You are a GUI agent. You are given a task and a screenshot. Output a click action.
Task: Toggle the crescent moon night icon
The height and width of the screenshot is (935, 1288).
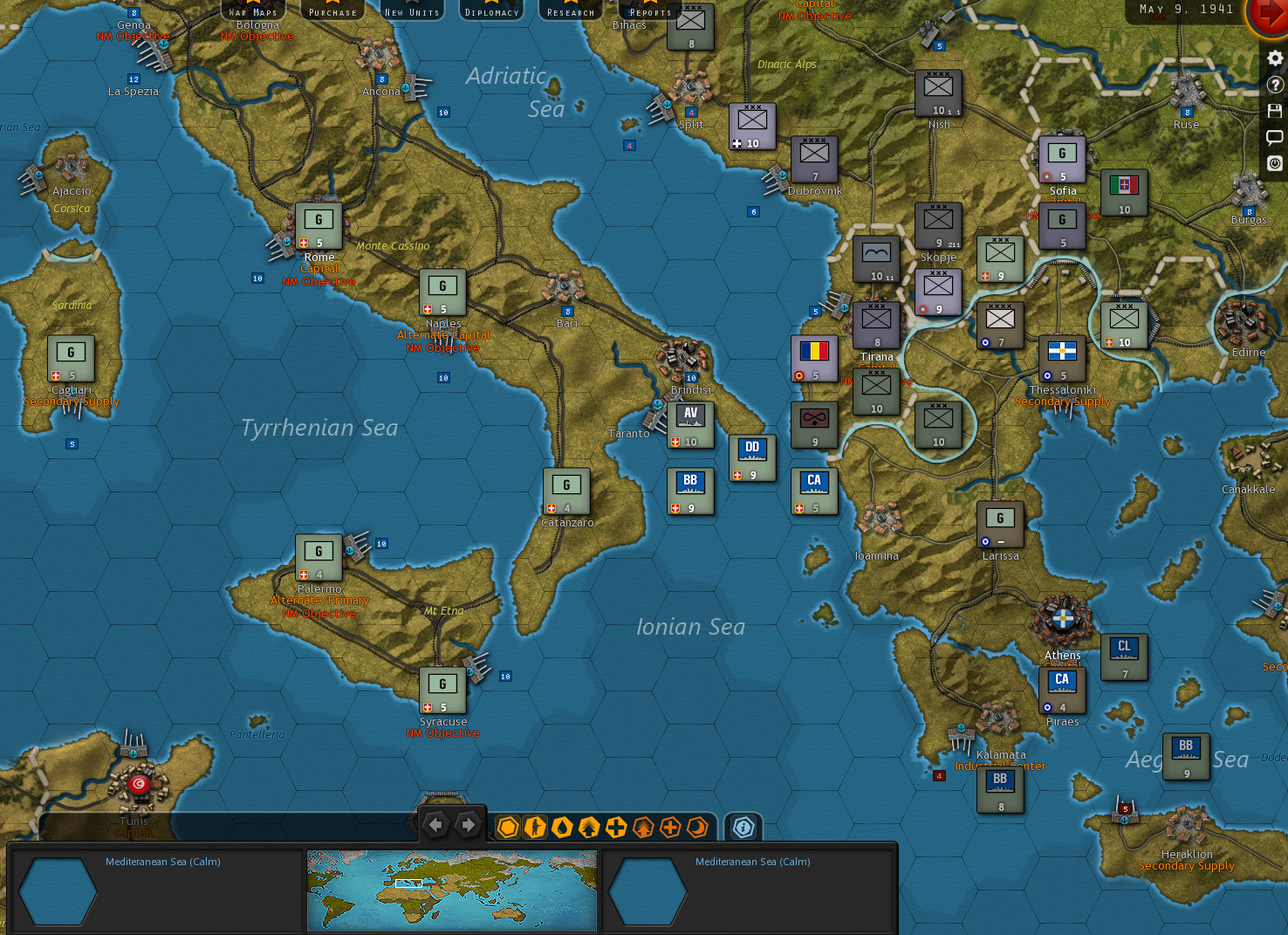click(x=695, y=828)
